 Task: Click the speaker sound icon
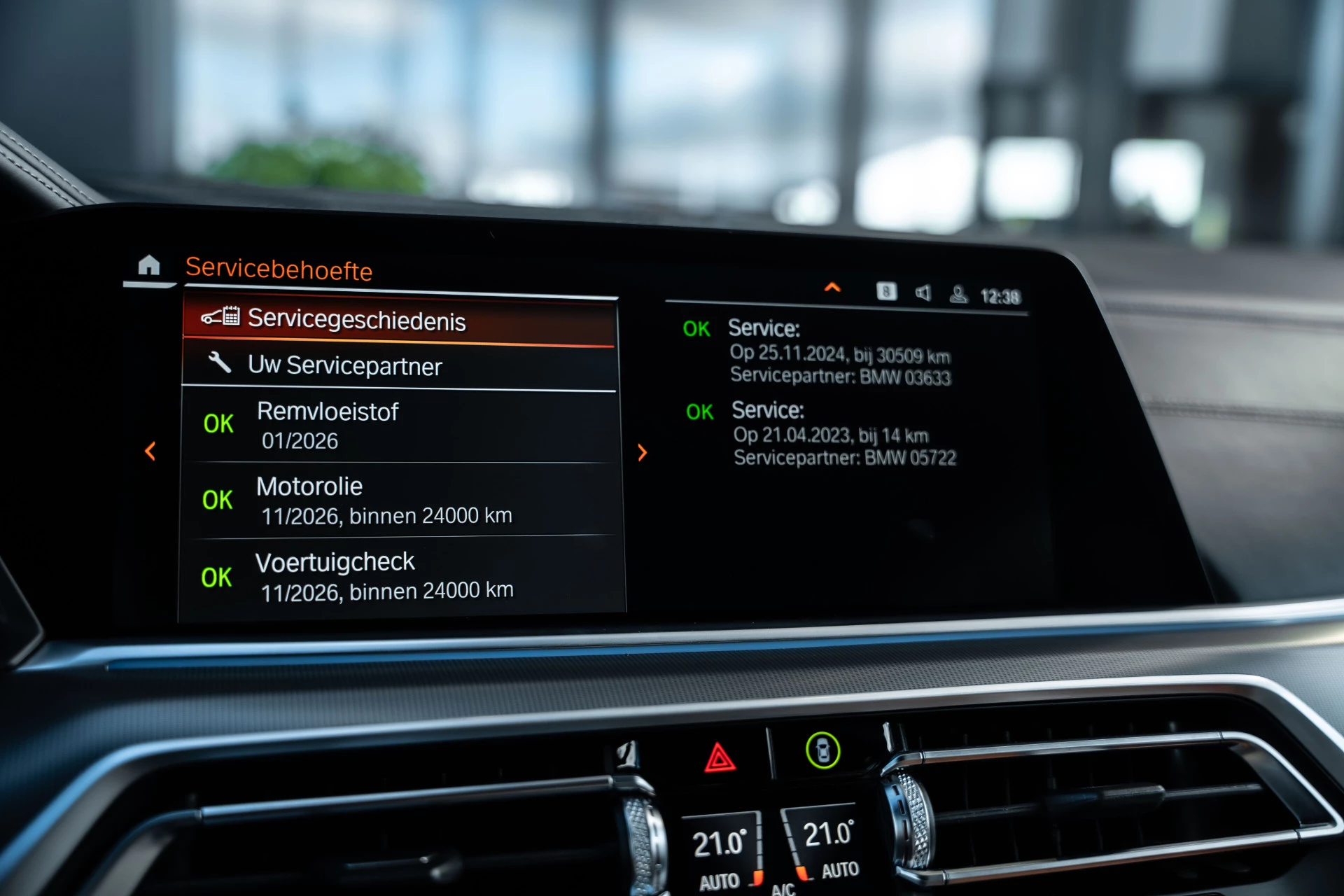point(923,293)
